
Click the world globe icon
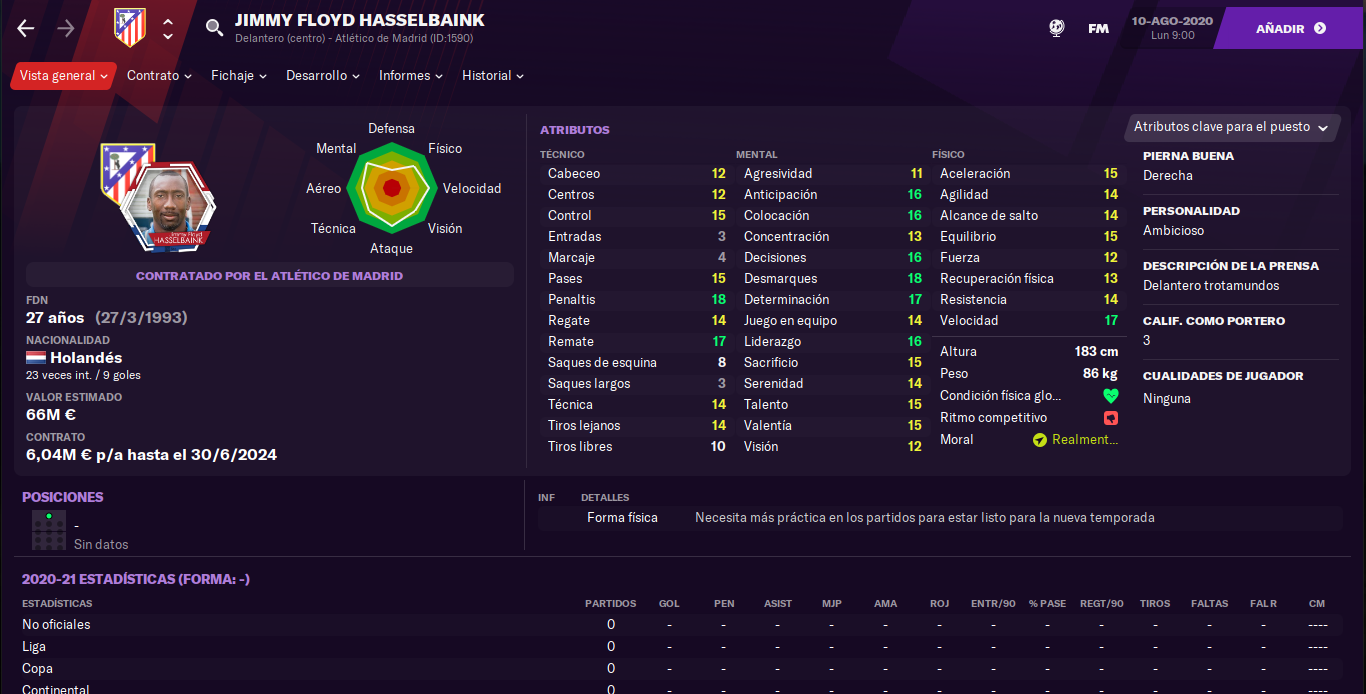pyautogui.click(x=1057, y=28)
